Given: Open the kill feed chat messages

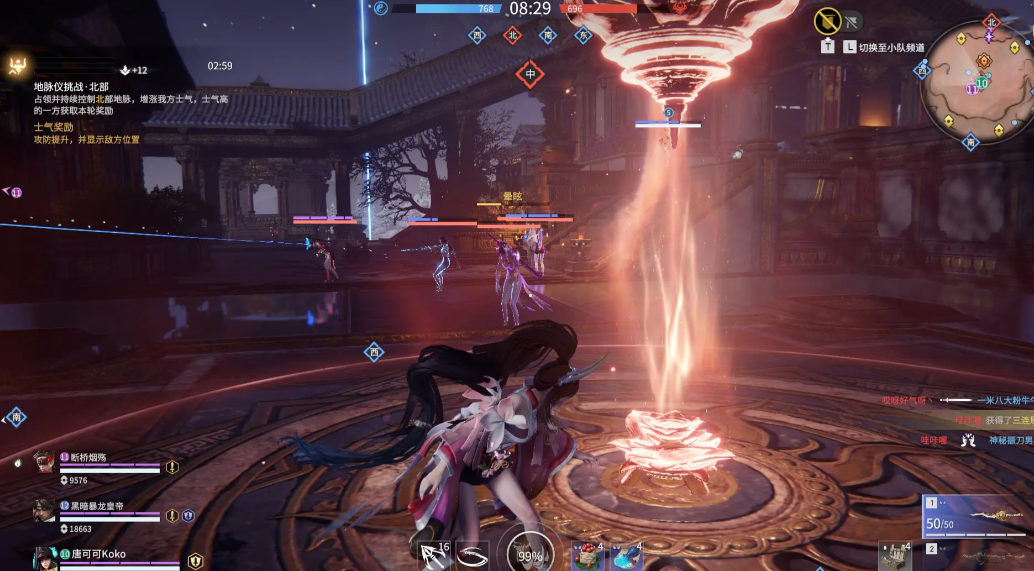Looking at the screenshot, I should click(955, 420).
